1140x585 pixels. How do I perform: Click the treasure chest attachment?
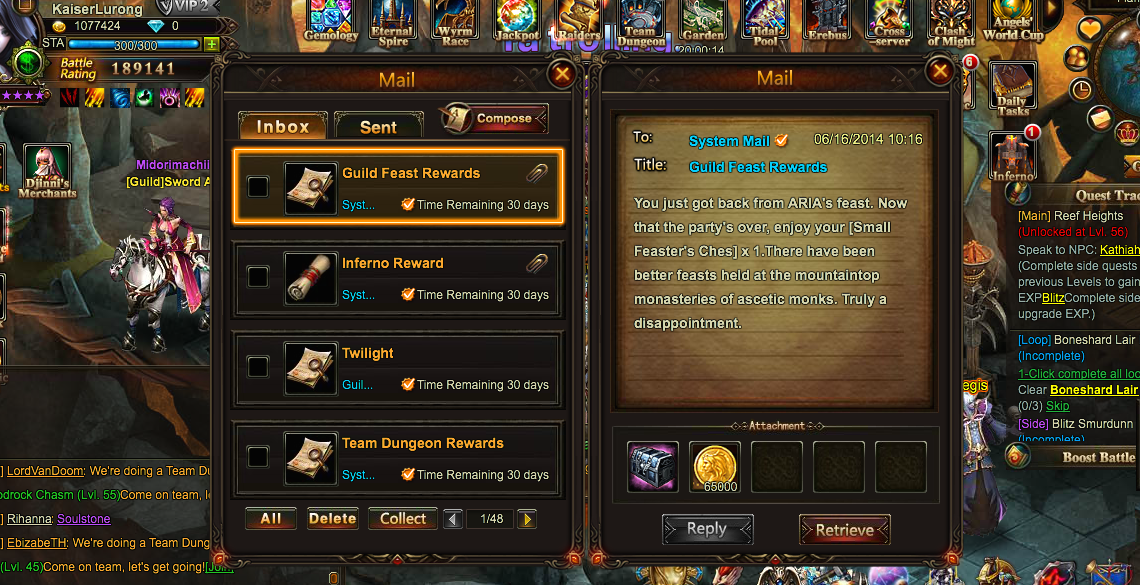653,467
